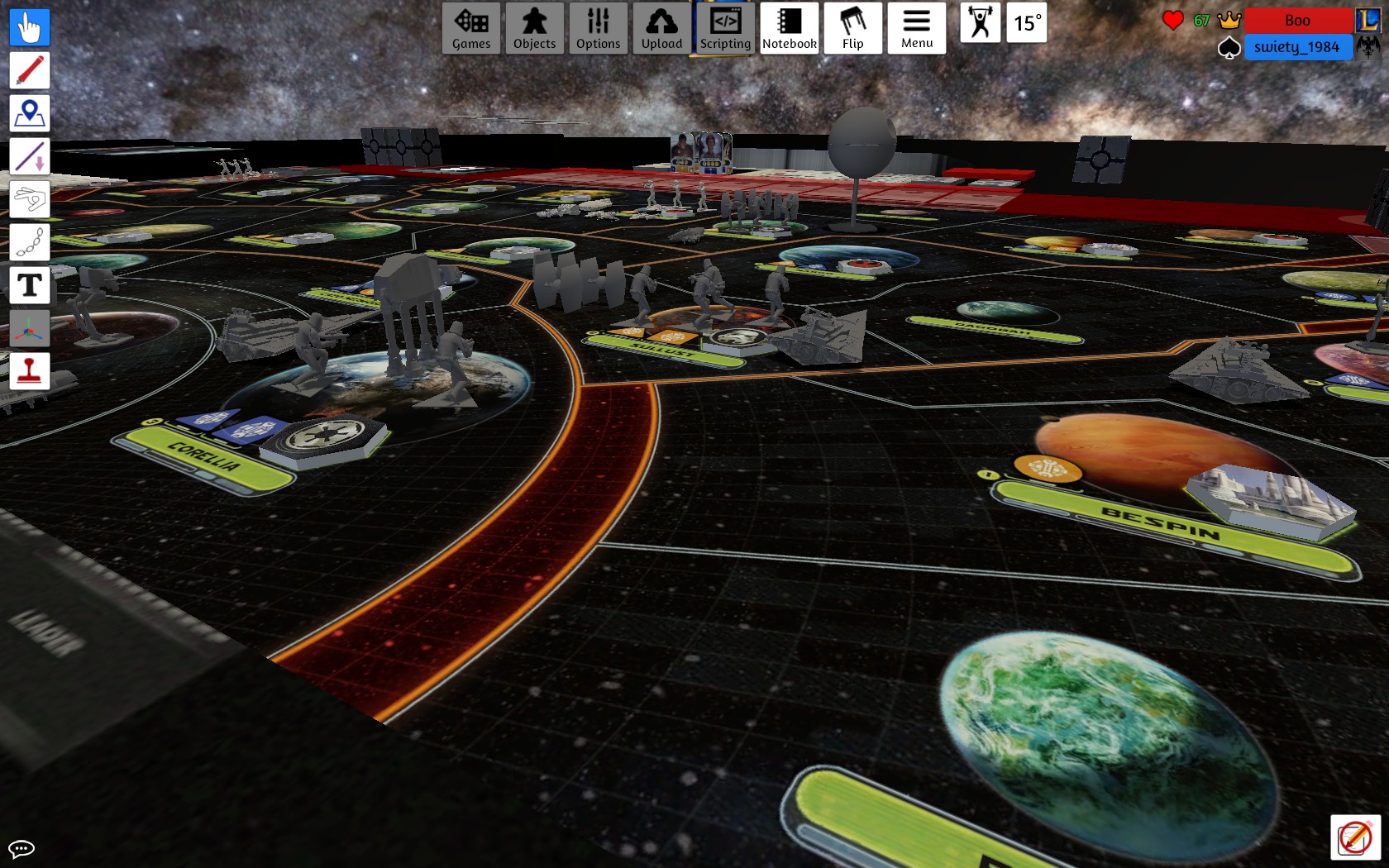Open the Games menu
This screenshot has height=868, width=1389.
click(471, 28)
